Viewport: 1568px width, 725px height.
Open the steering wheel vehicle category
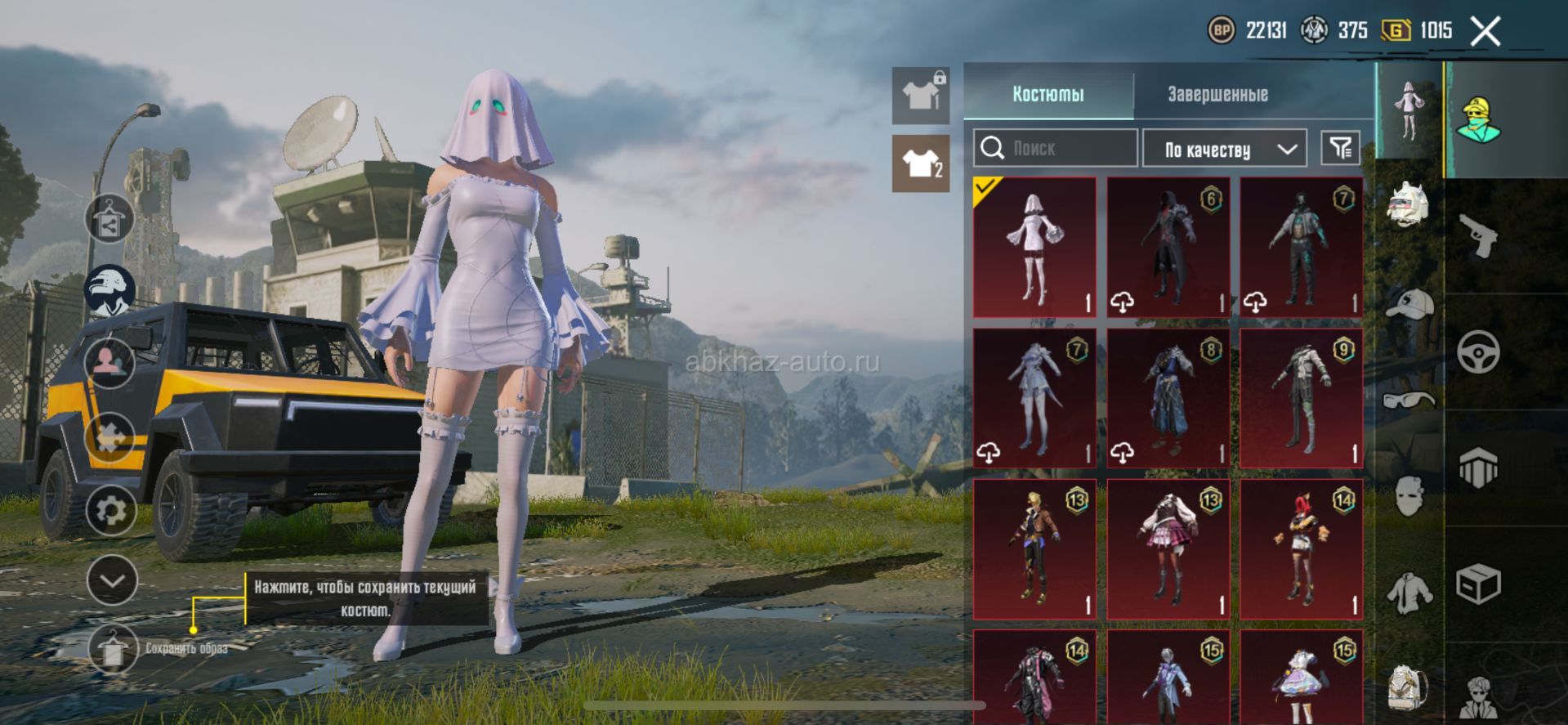[x=1478, y=352]
